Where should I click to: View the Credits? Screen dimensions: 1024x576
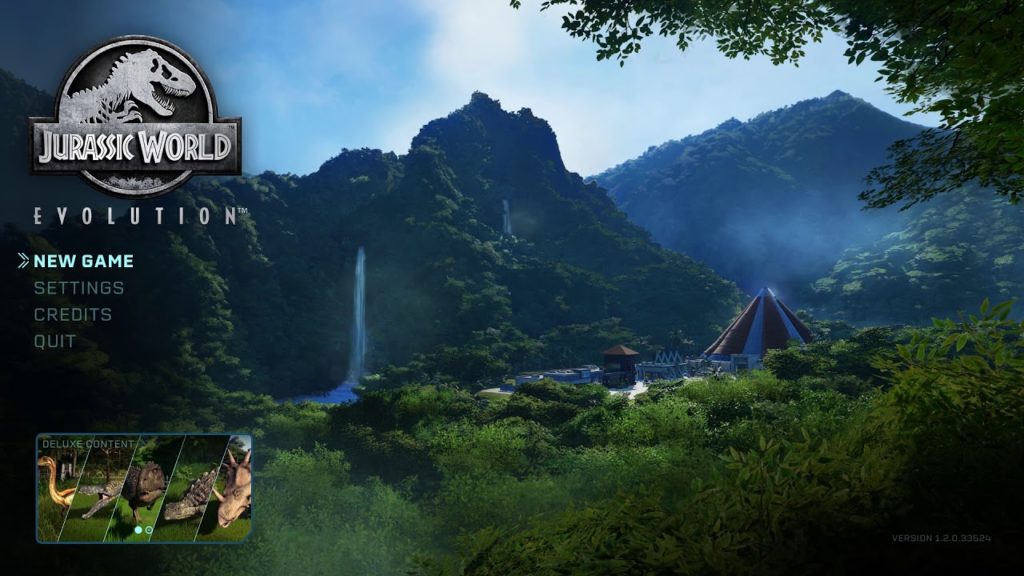[x=73, y=314]
